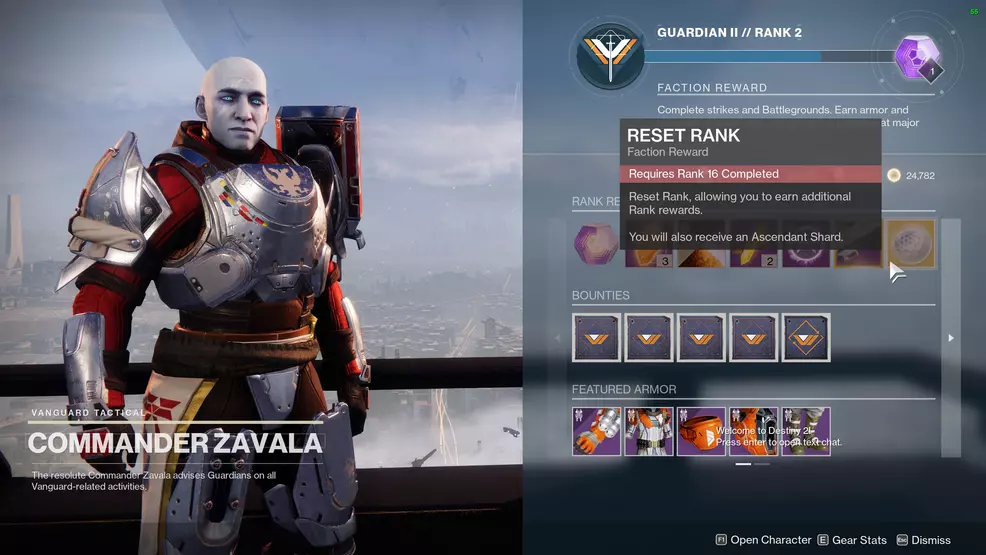Select the first purple engram in Rank Rewards
This screenshot has width=986, height=555.
click(x=596, y=245)
